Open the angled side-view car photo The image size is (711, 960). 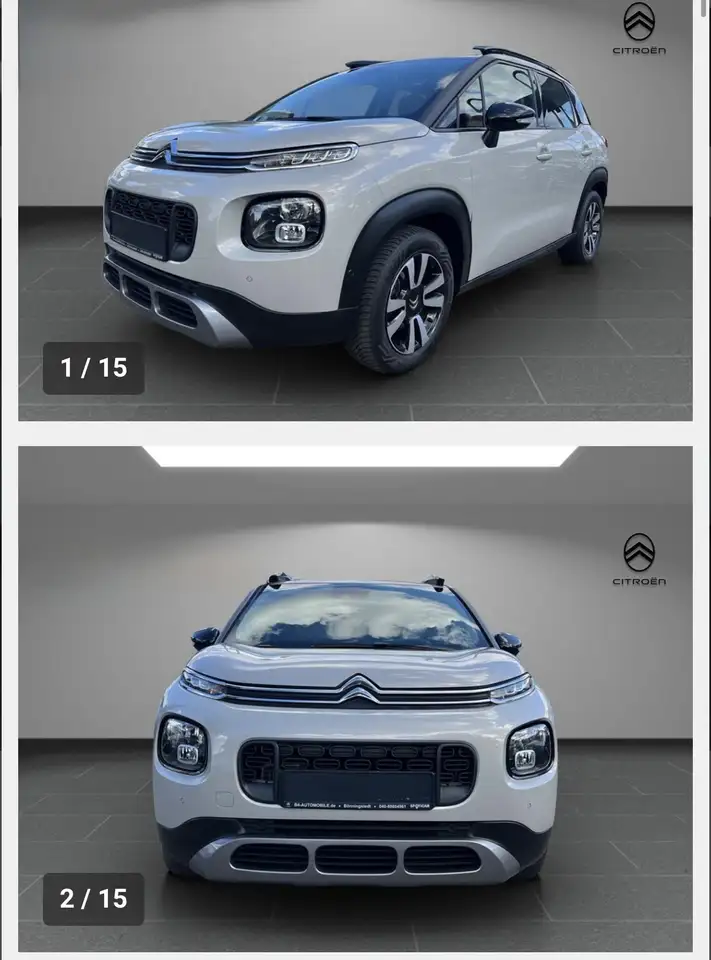(355, 210)
